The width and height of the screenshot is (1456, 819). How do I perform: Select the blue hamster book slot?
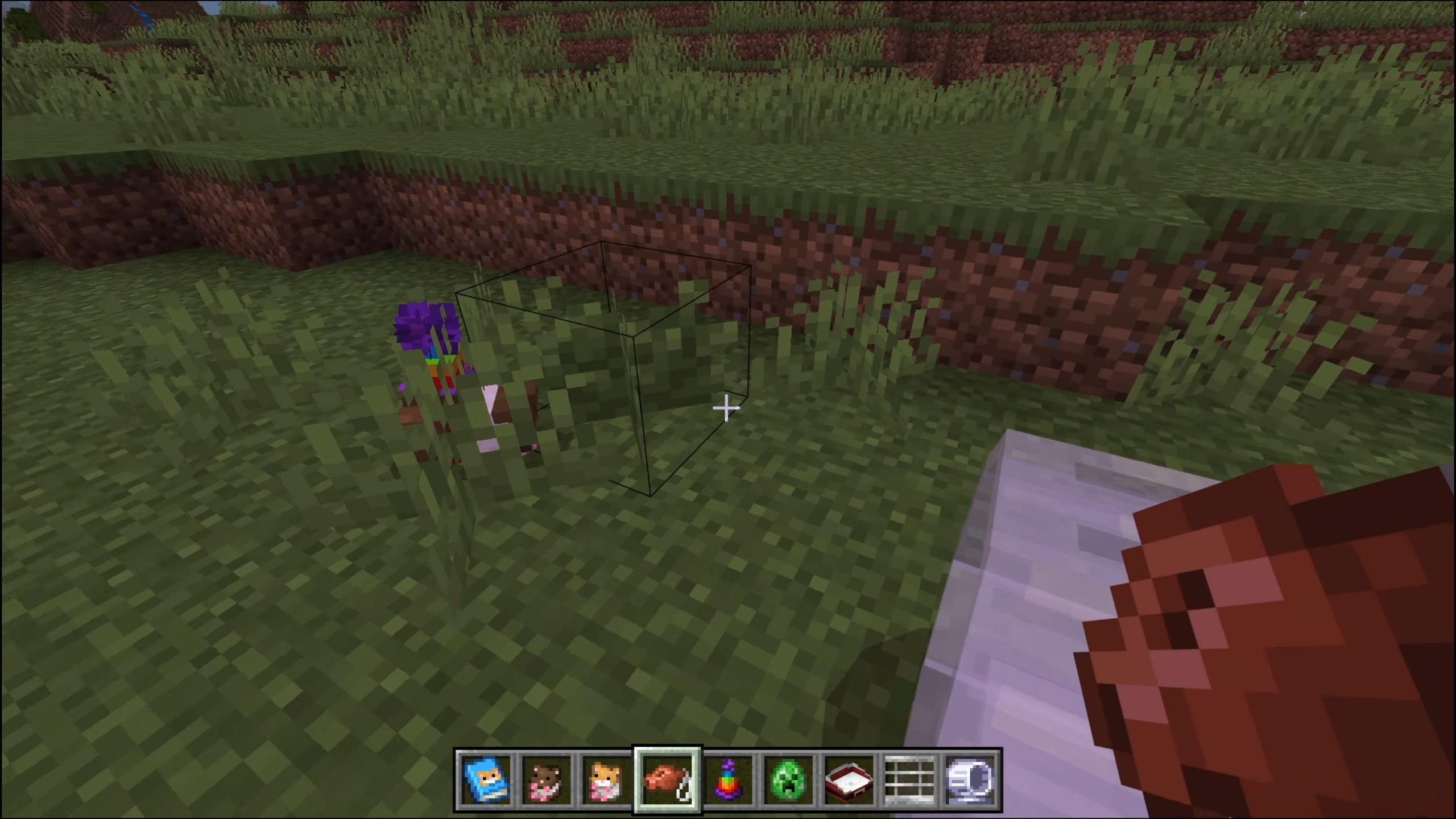pos(485,779)
